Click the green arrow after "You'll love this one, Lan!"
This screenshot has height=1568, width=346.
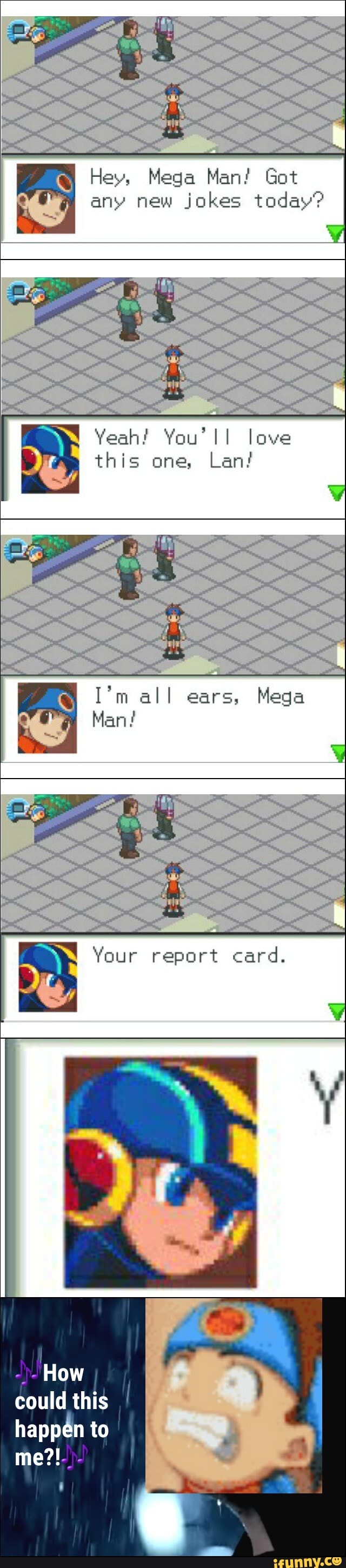pos(336,493)
